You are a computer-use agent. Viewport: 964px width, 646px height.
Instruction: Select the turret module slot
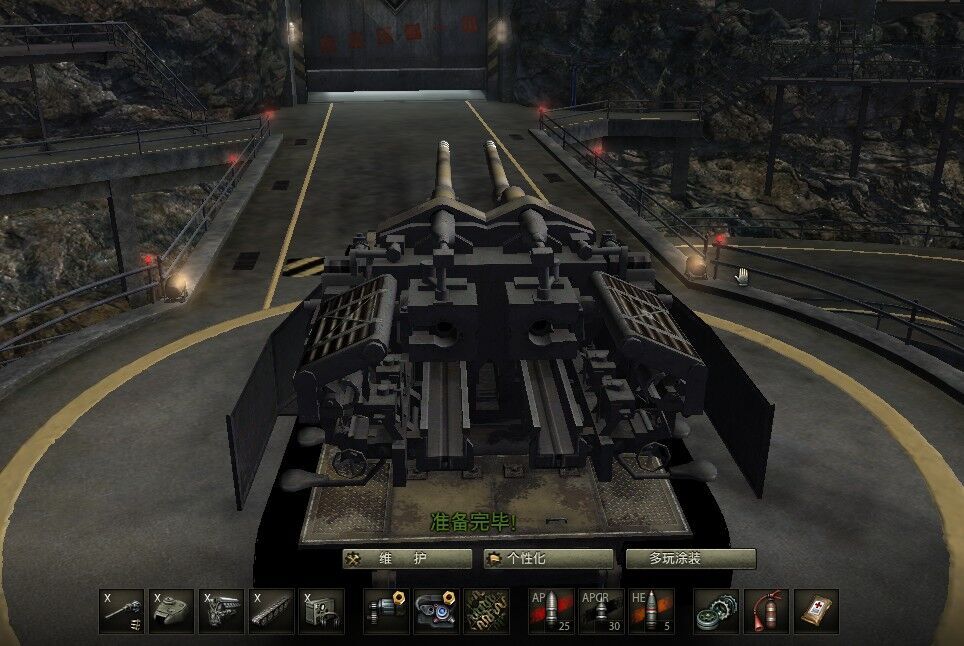pos(172,611)
